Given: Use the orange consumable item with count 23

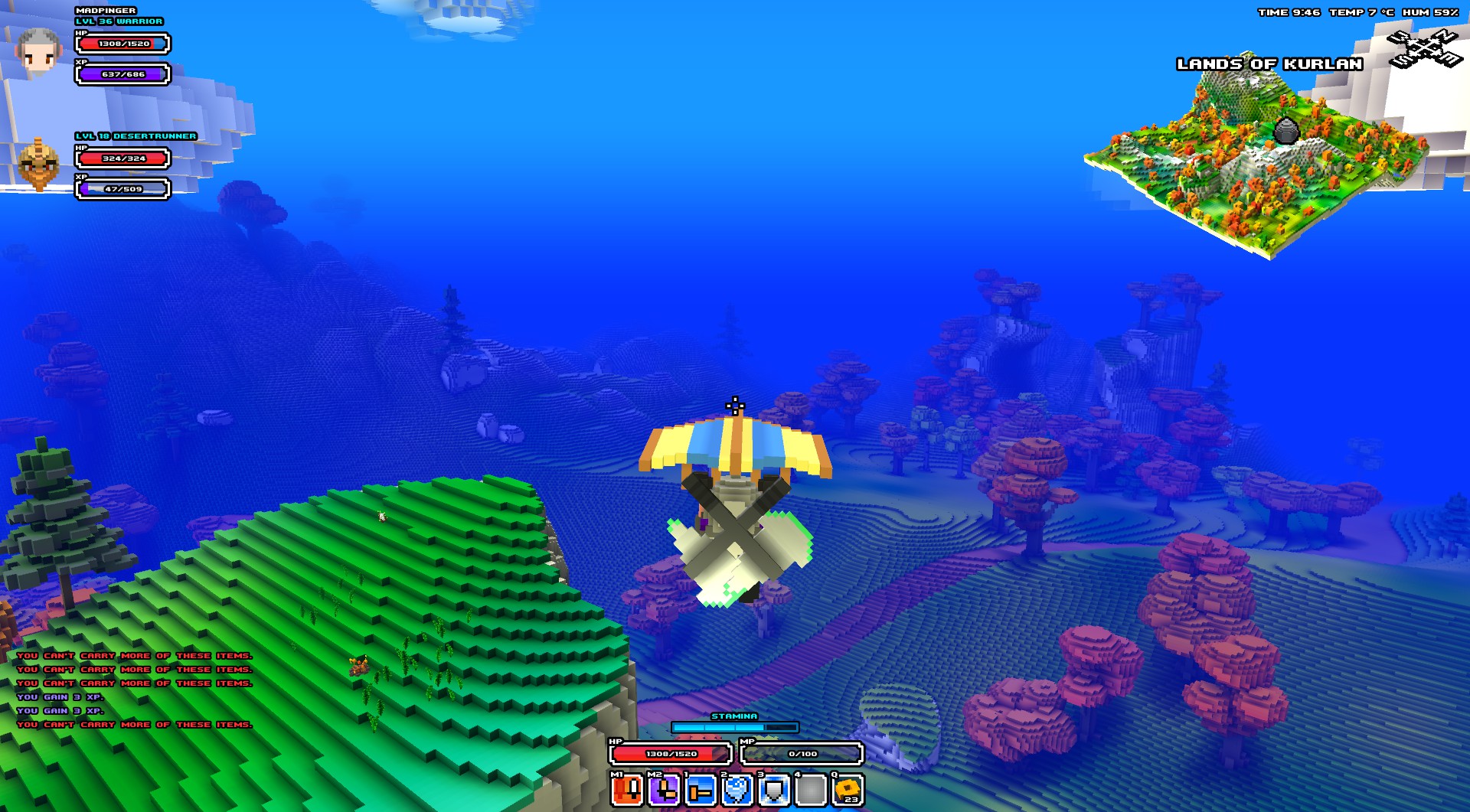Looking at the screenshot, I should click(x=848, y=790).
